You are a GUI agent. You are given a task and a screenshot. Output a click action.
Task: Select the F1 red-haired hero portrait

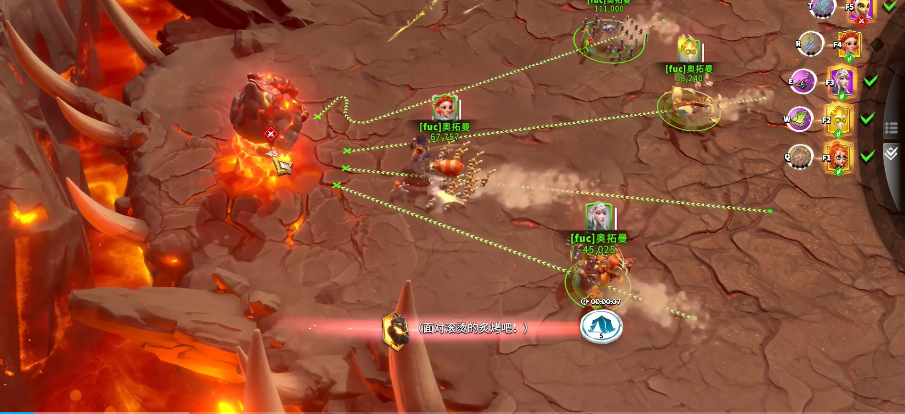[837, 158]
